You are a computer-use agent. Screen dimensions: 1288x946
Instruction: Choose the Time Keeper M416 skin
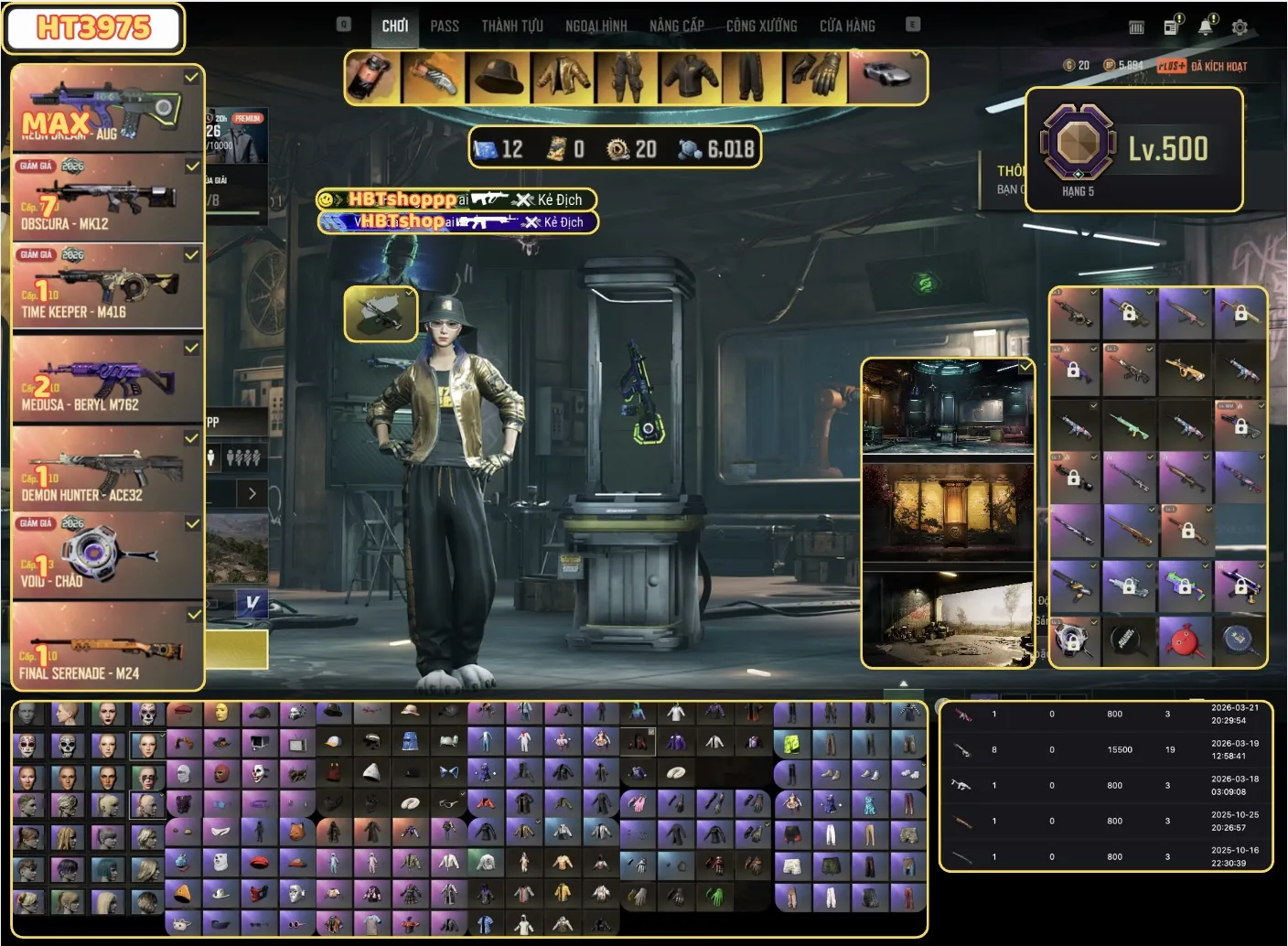tap(106, 285)
